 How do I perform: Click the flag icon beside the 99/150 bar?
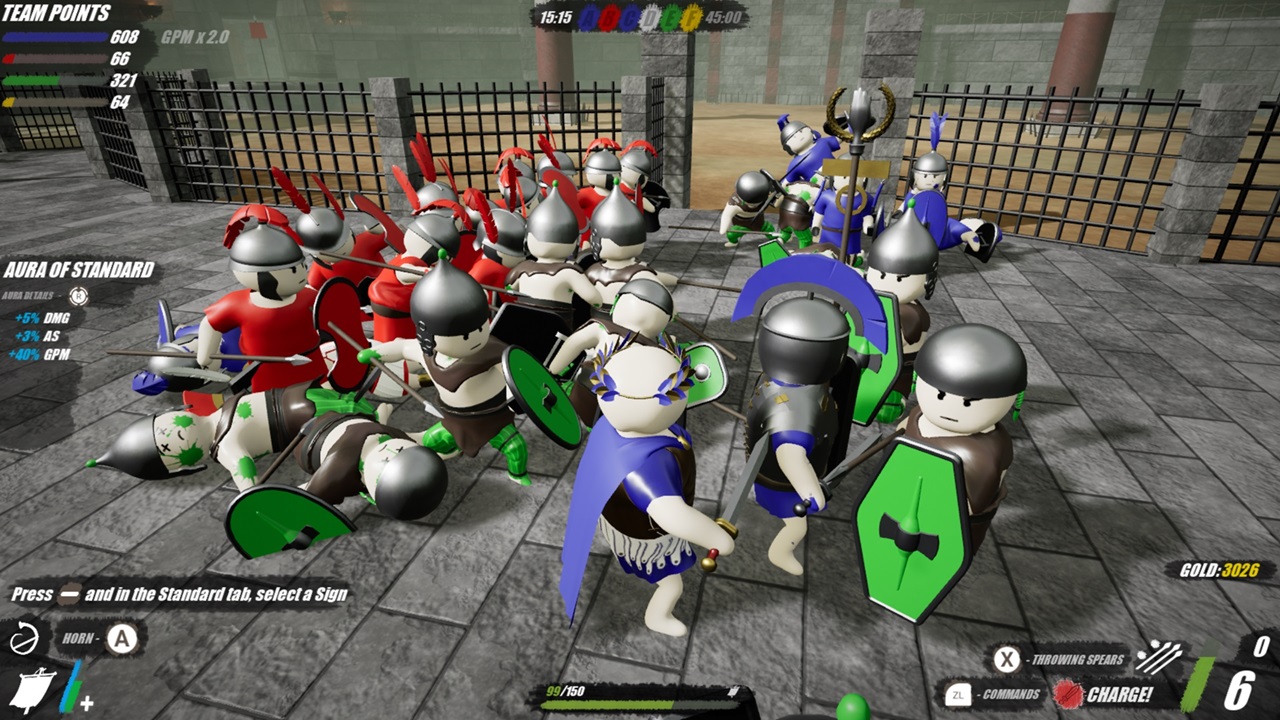(x=733, y=692)
